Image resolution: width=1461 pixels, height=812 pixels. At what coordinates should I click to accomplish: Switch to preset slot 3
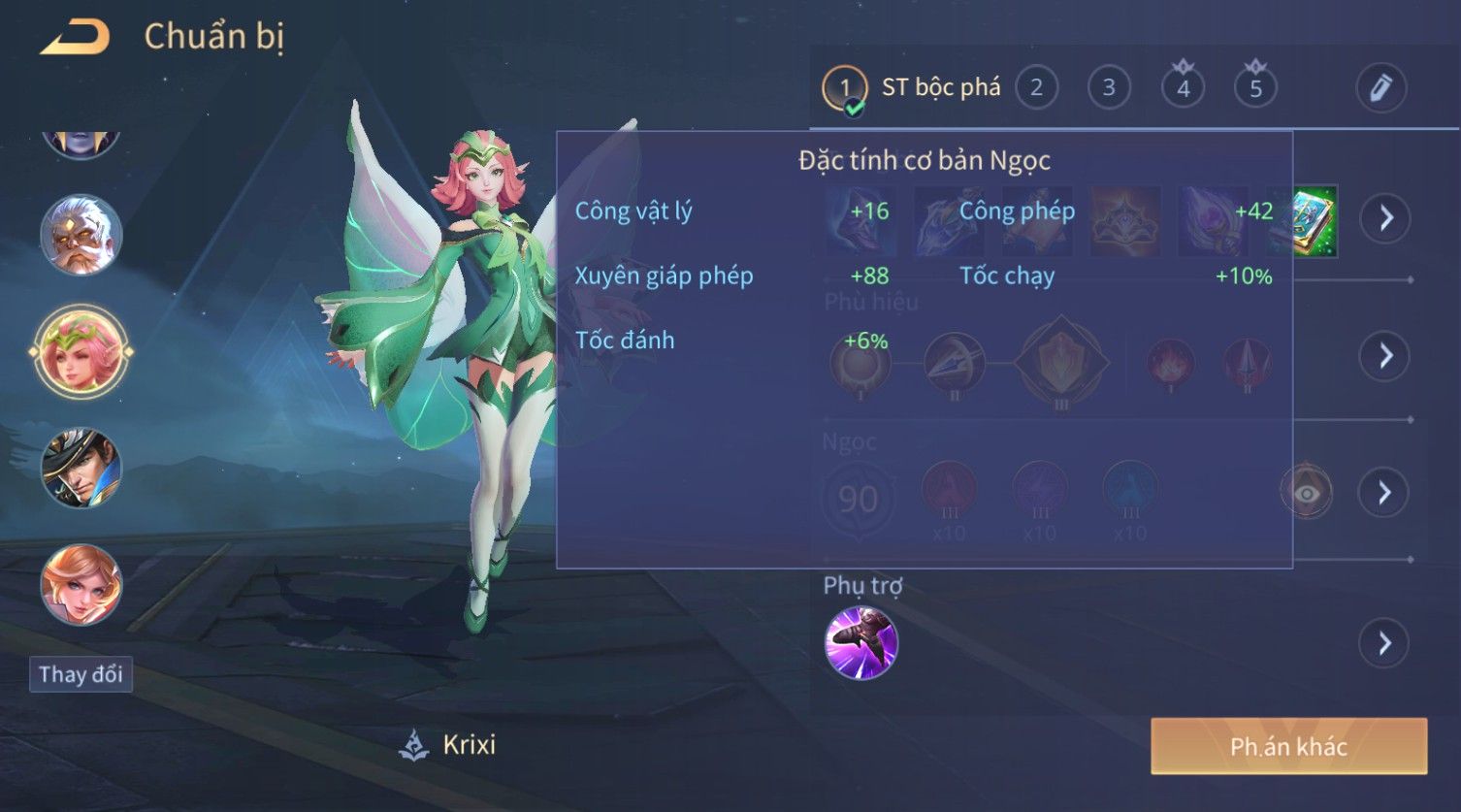pos(1109,88)
